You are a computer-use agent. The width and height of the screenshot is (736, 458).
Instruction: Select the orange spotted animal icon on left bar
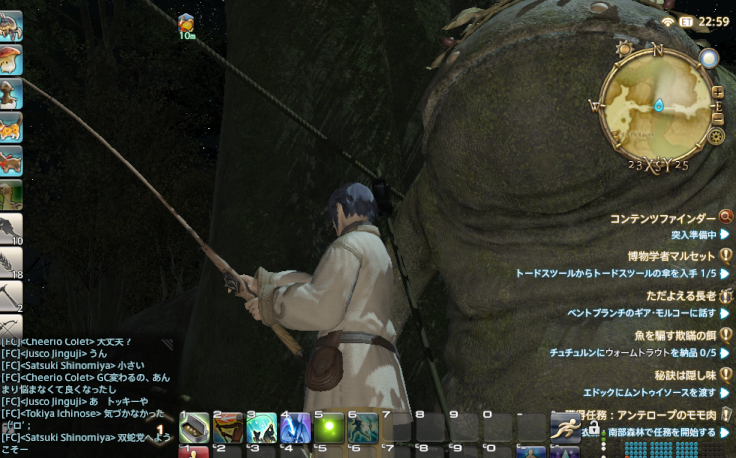11,126
